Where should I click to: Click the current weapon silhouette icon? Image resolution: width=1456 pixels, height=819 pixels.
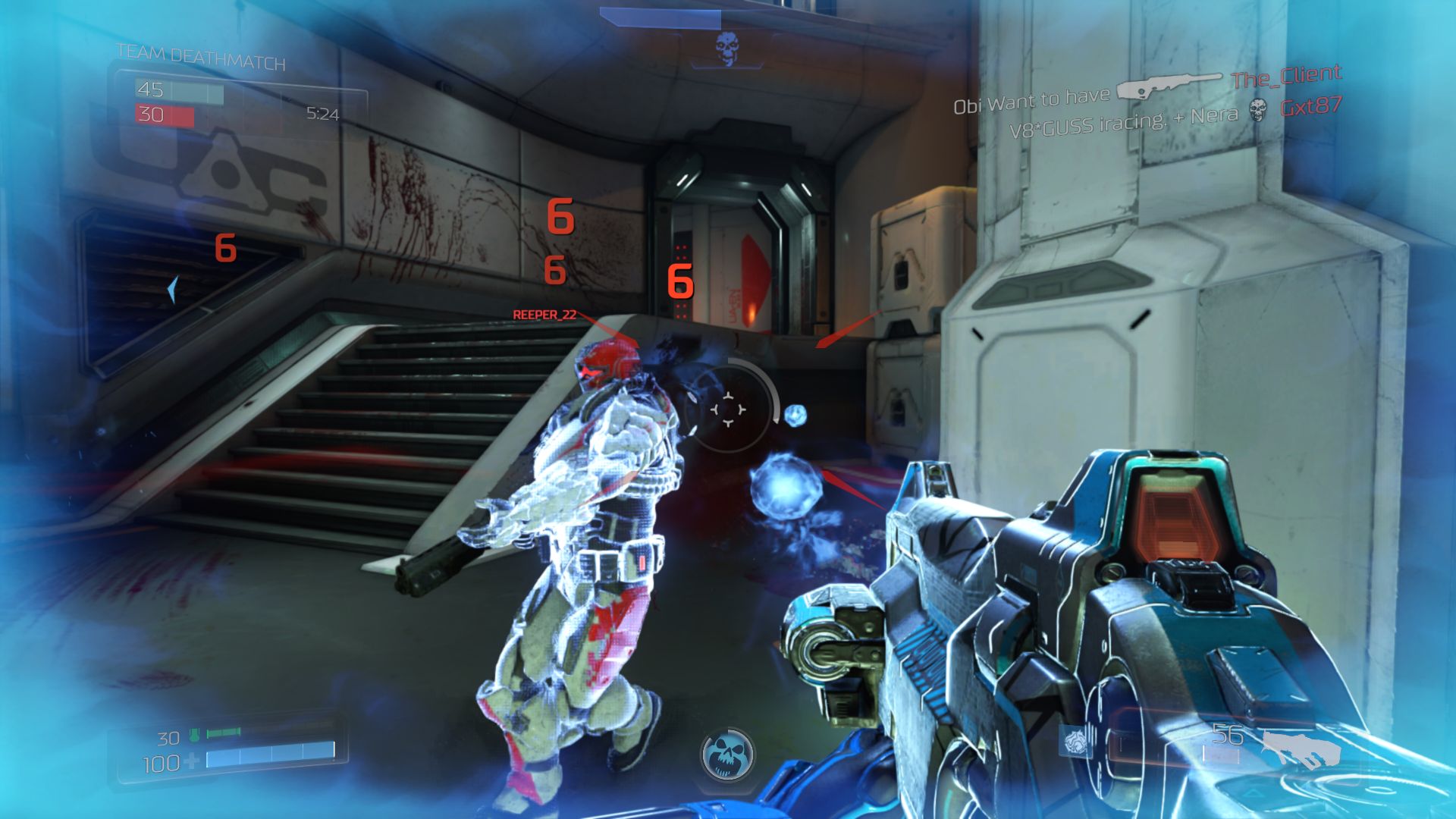click(x=1301, y=748)
